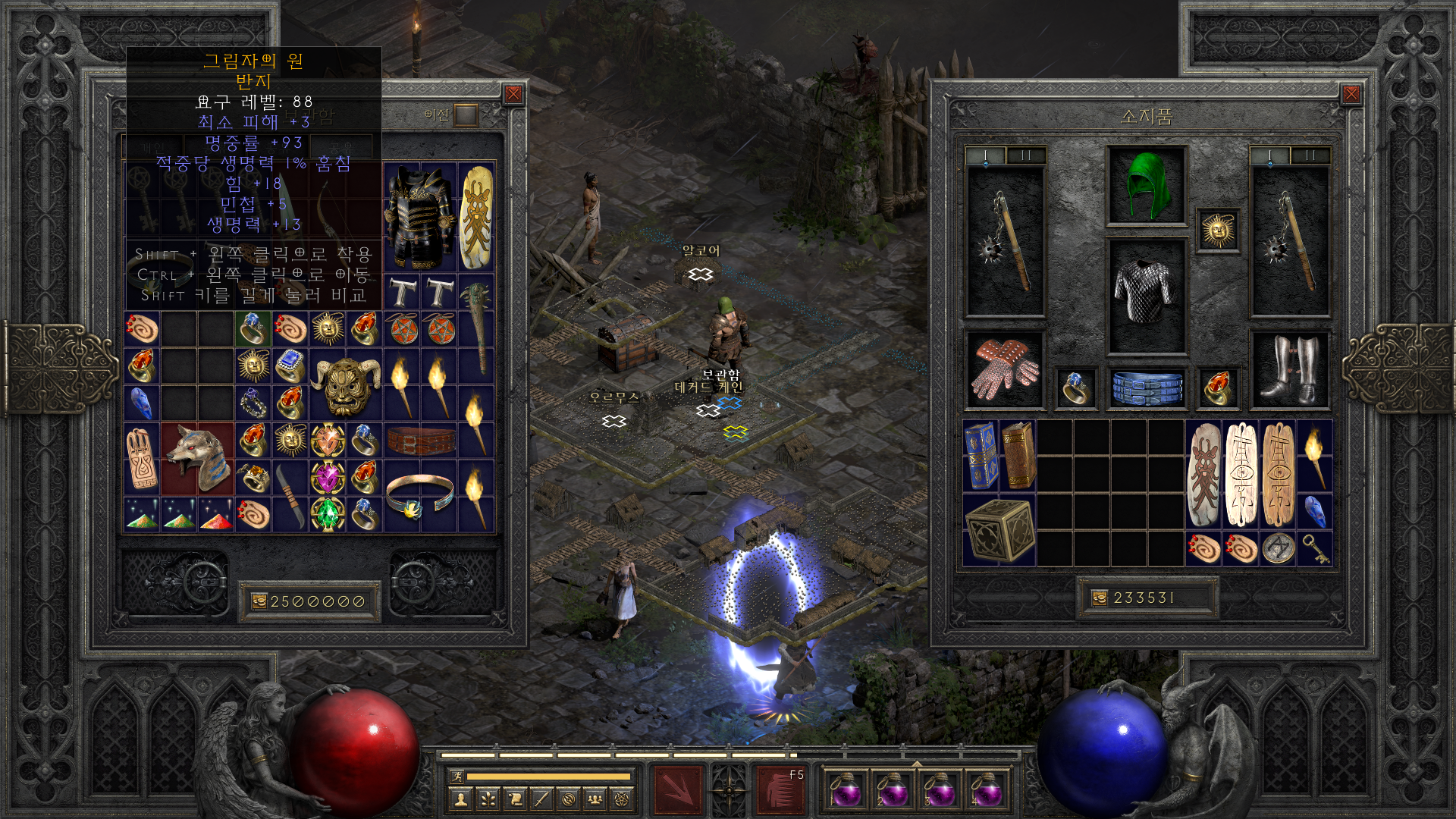The image size is (1456, 819).
Task: Pick up the equipped red gloves
Action: point(1005,369)
